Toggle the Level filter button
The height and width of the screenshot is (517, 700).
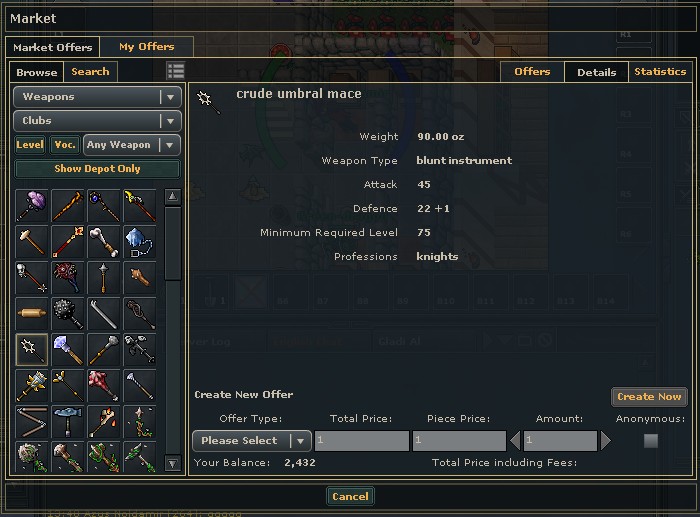coord(30,145)
